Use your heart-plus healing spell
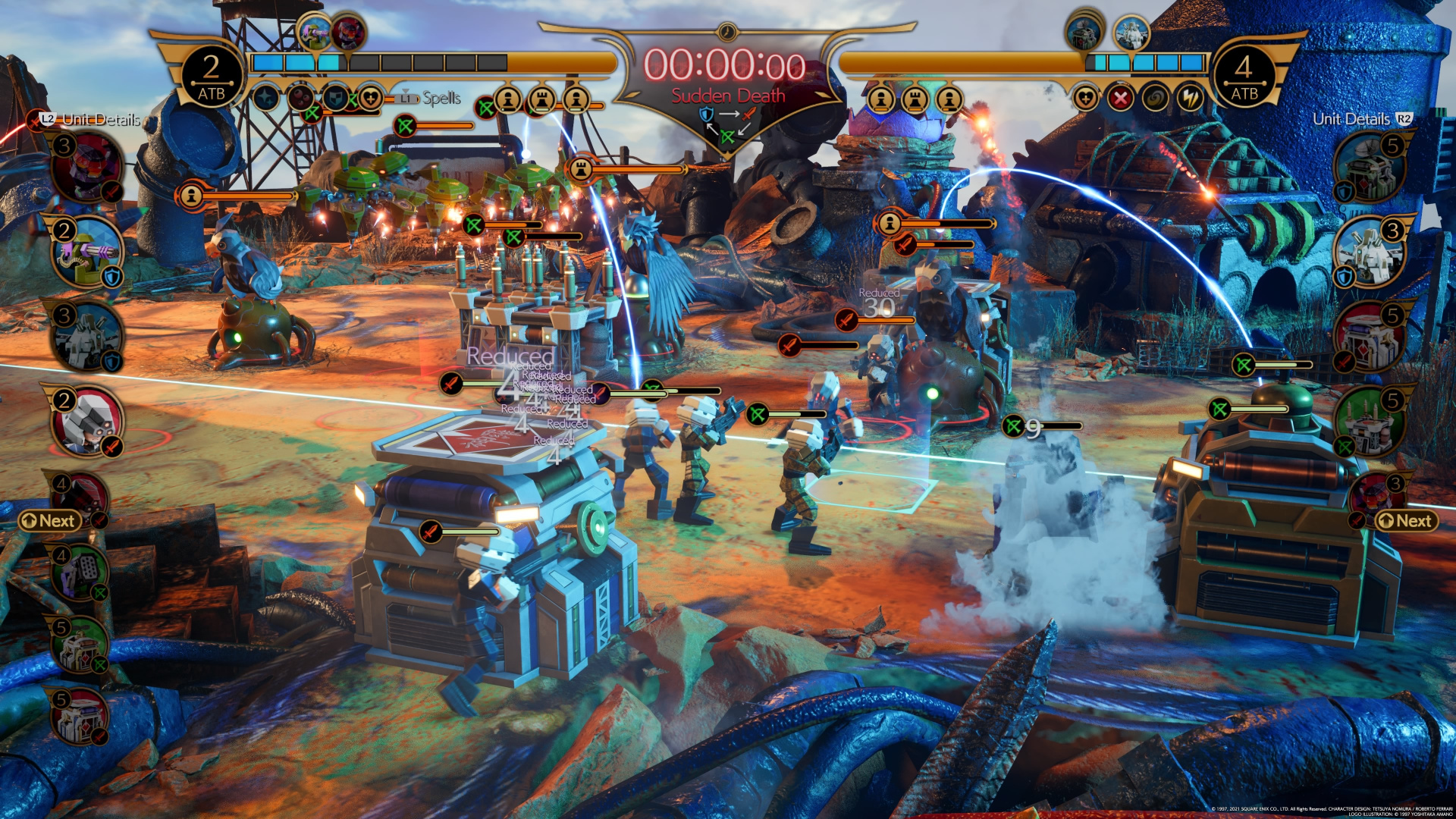Viewport: 1456px width, 819px height. pyautogui.click(x=370, y=98)
